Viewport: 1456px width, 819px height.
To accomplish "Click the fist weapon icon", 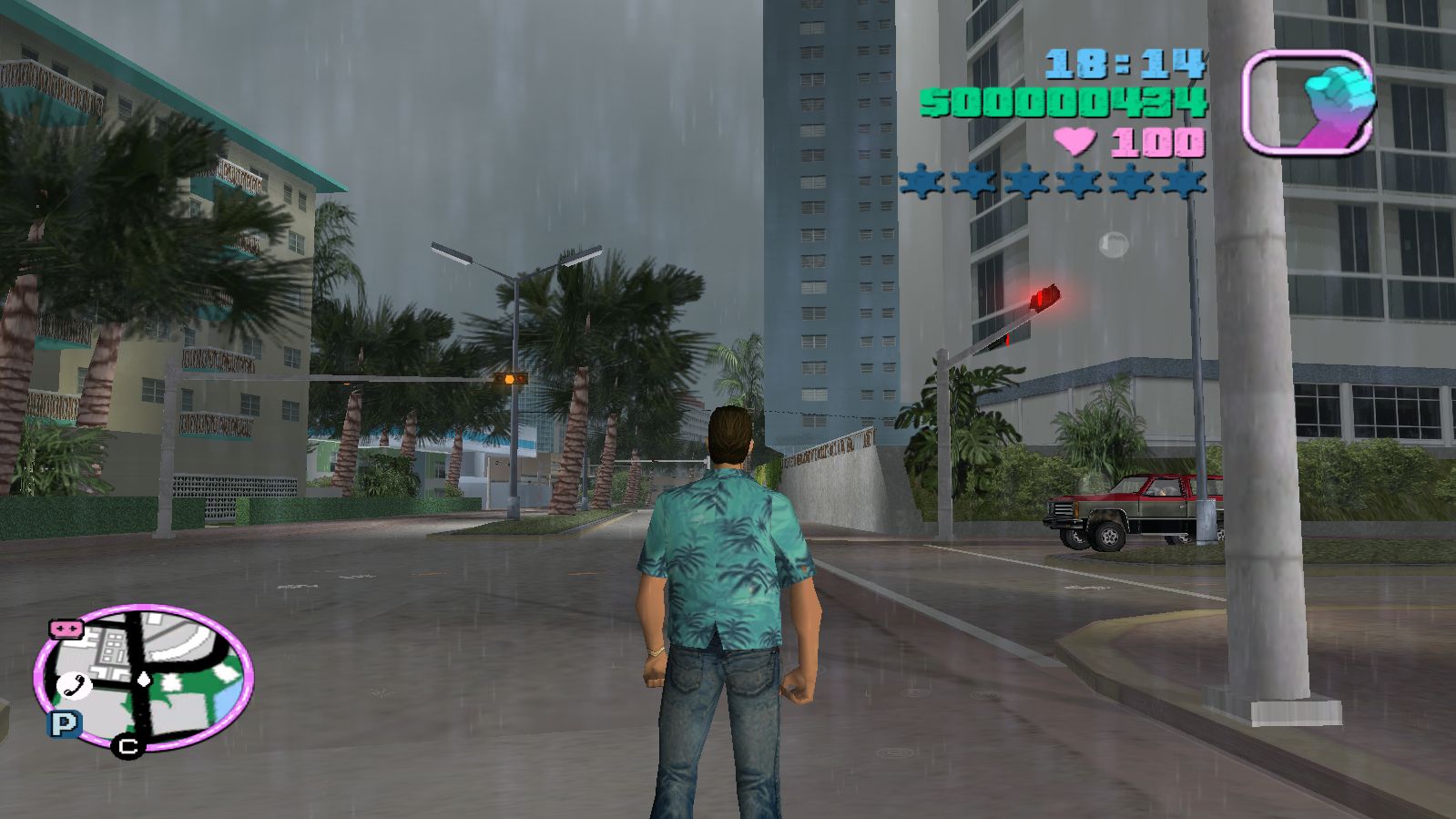I will click(x=1308, y=100).
